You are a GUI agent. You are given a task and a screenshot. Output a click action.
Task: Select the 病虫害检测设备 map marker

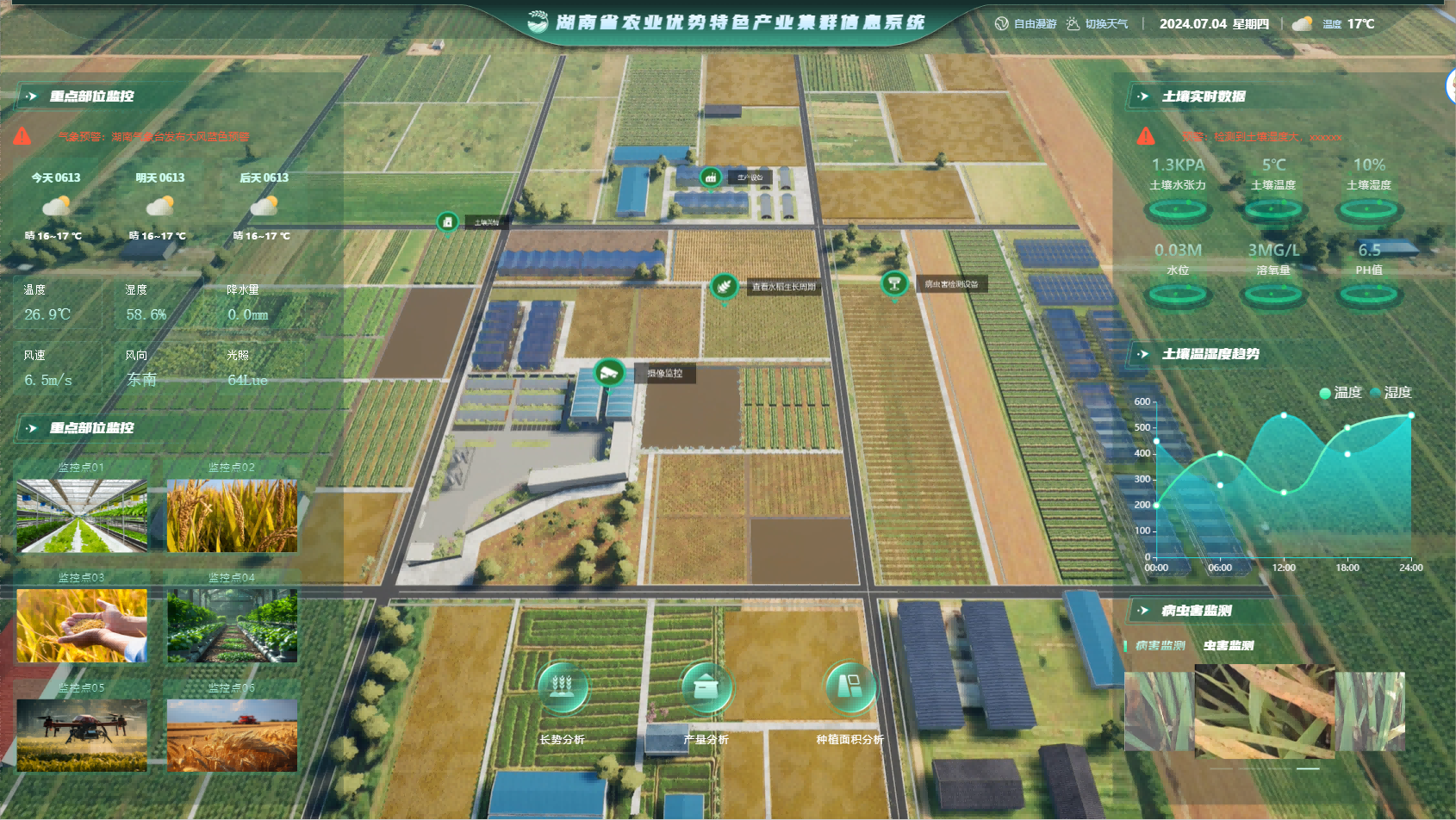coord(894,283)
